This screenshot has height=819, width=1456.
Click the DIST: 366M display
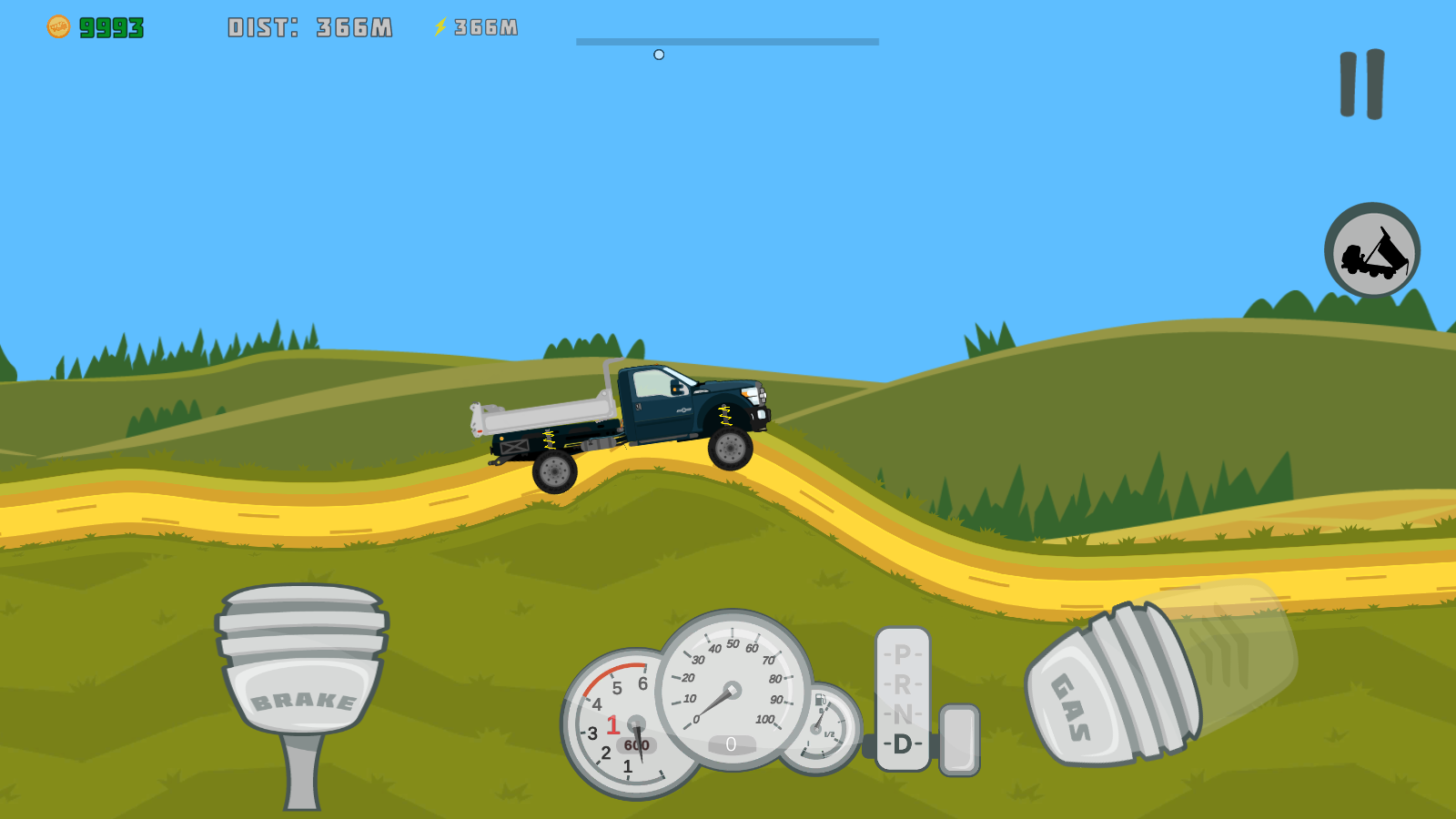[x=309, y=25]
